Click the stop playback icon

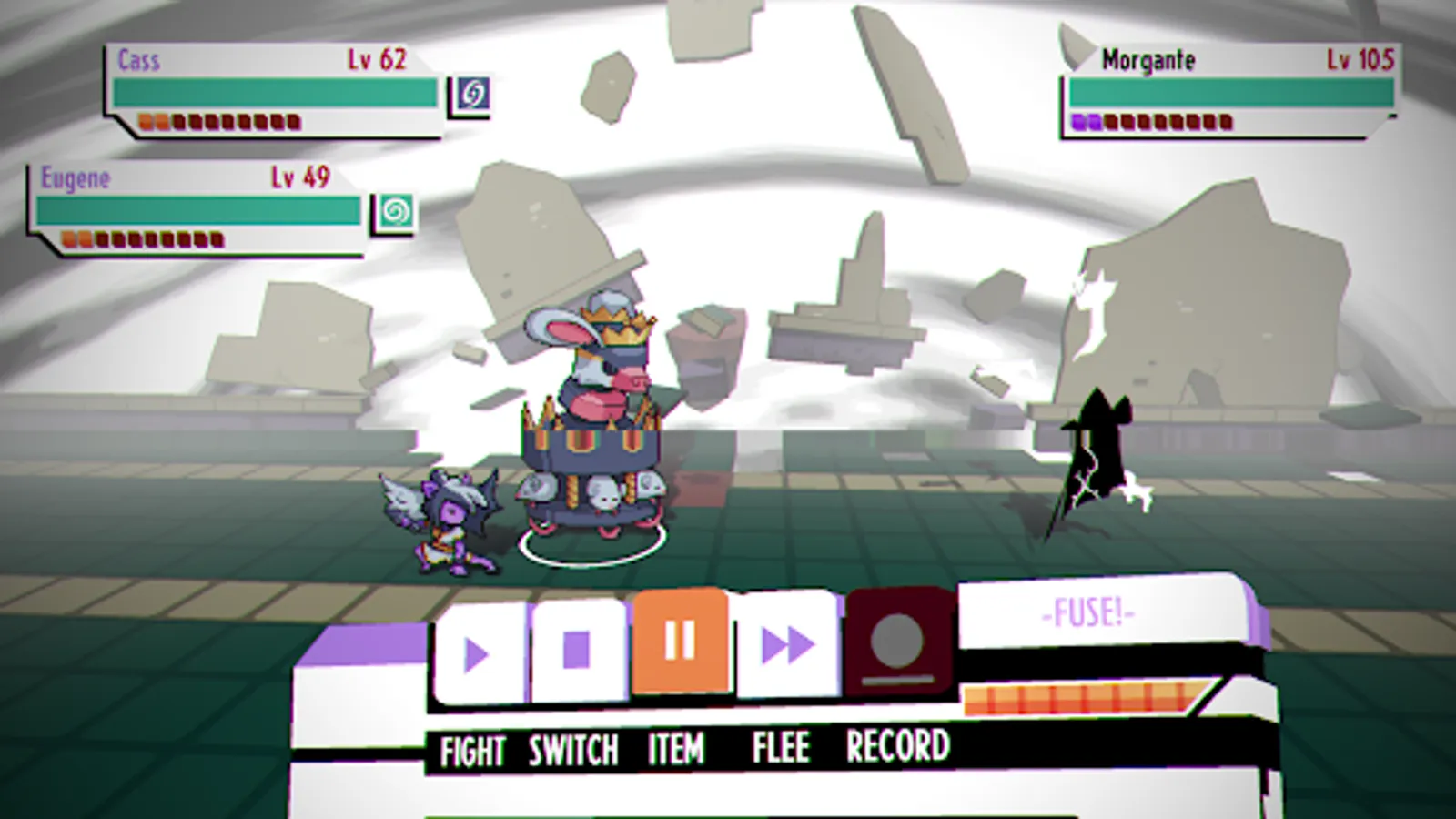click(576, 649)
